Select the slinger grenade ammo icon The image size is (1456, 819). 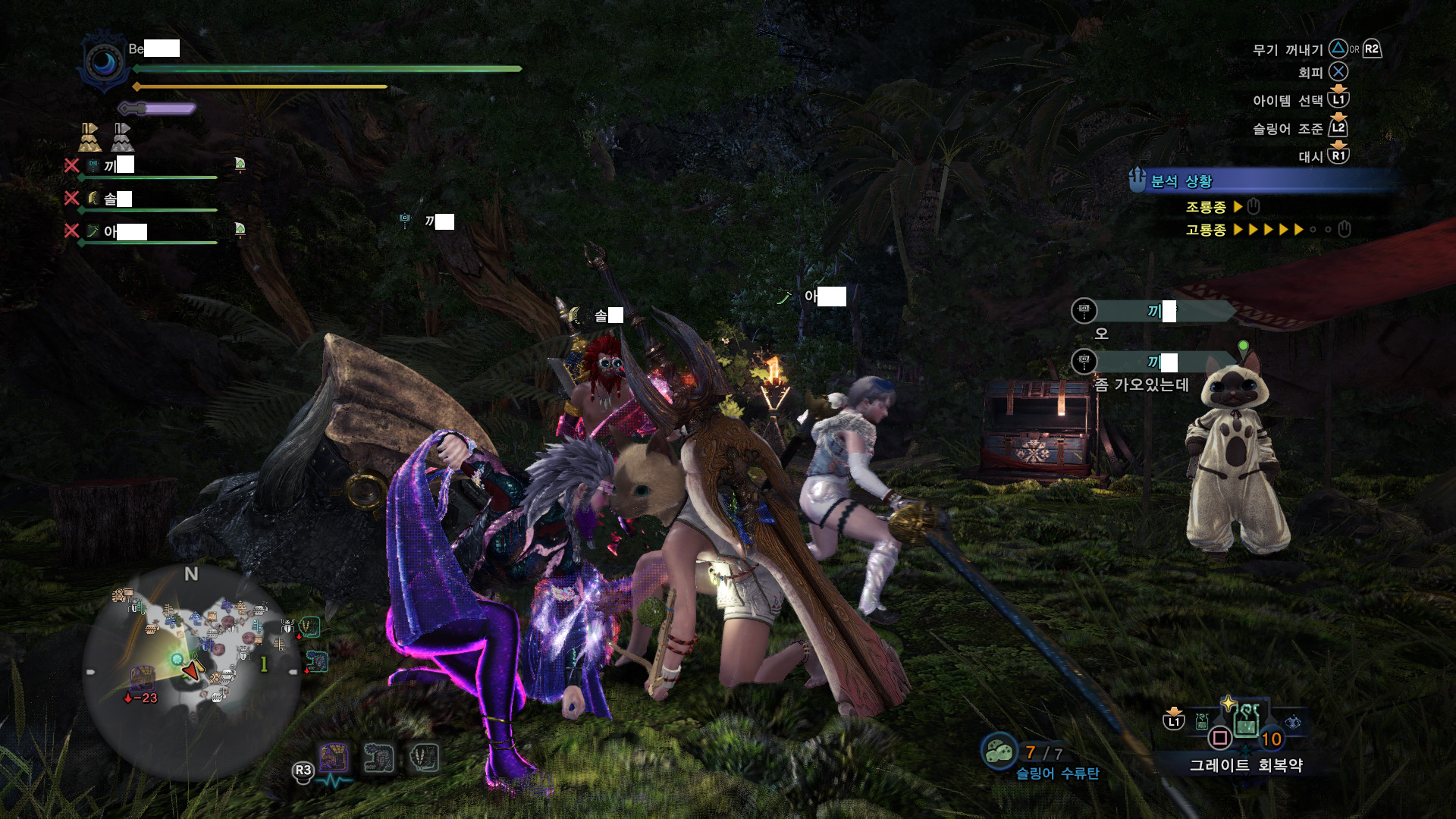click(999, 752)
